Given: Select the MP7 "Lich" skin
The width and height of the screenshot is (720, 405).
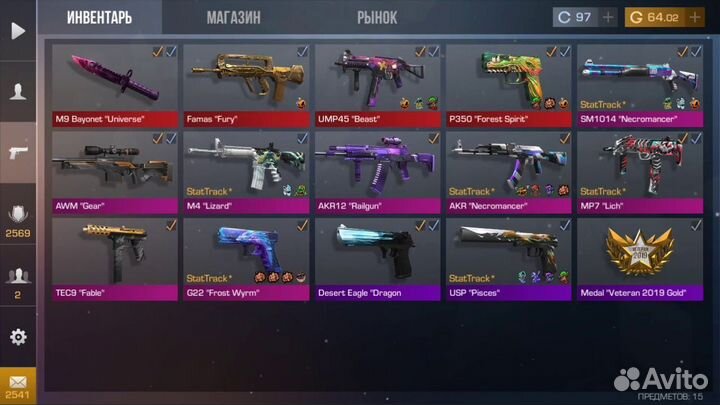Looking at the screenshot, I should coord(638,170).
